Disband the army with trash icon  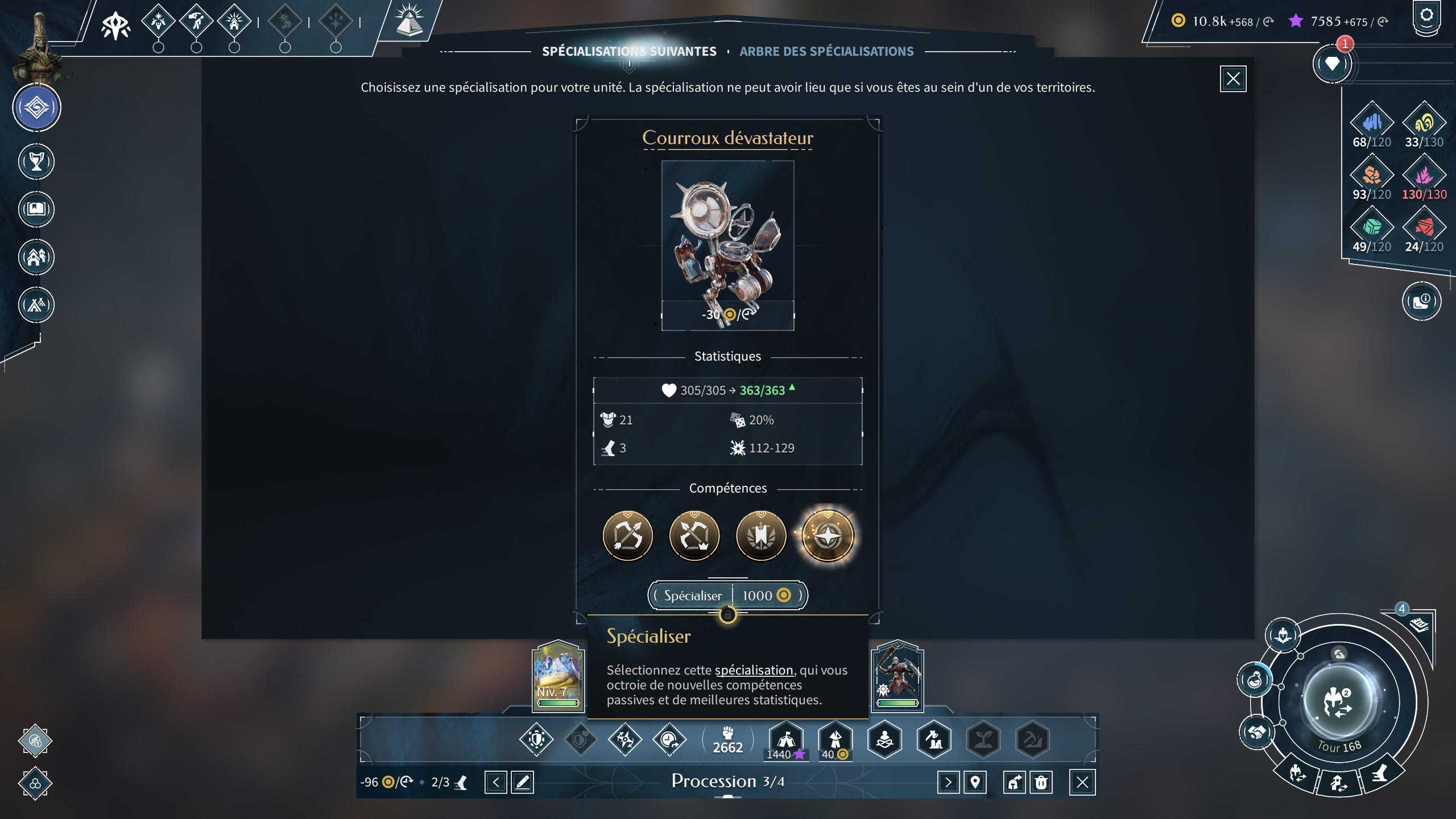tap(1041, 783)
